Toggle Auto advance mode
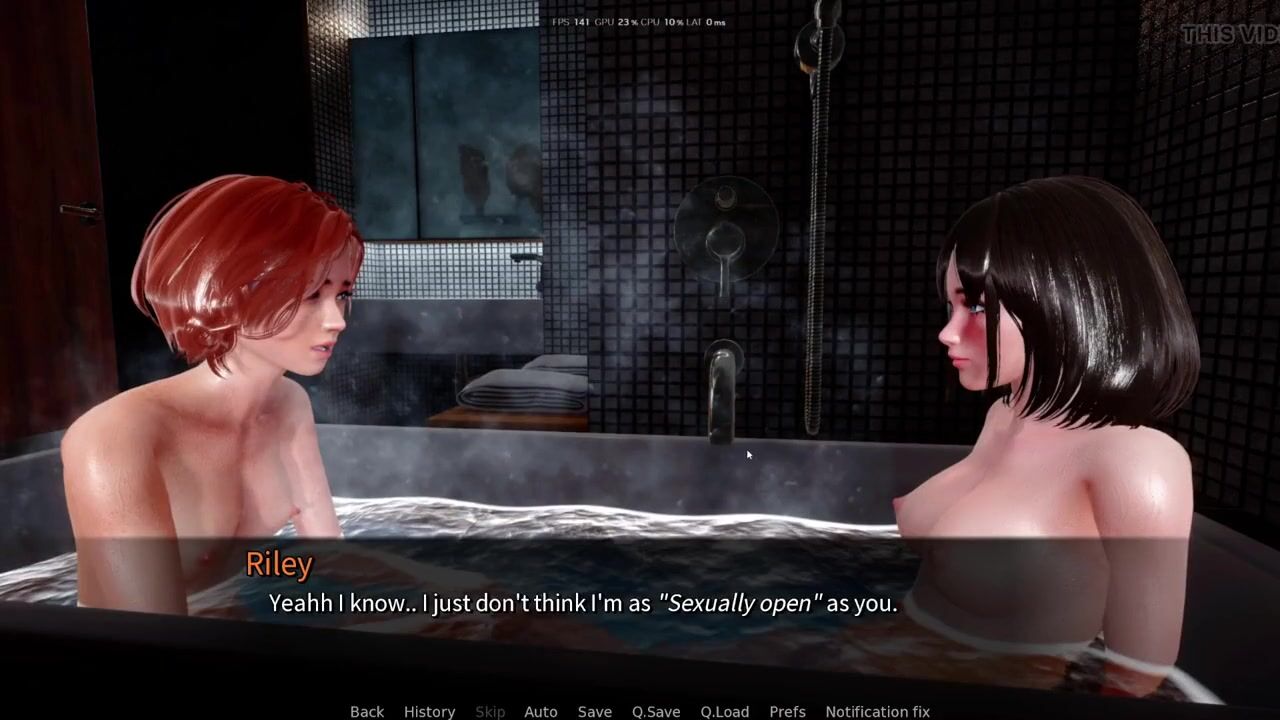1280x720 pixels. coord(541,711)
